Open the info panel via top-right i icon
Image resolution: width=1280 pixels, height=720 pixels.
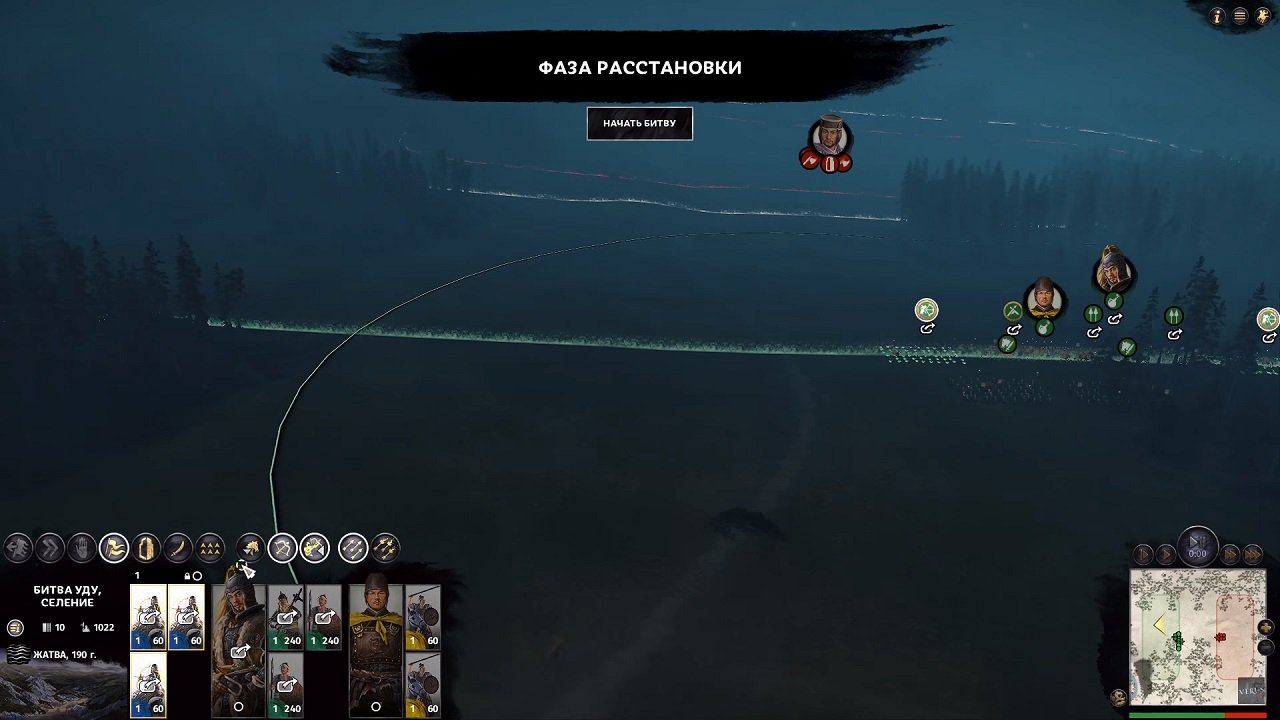(1217, 16)
